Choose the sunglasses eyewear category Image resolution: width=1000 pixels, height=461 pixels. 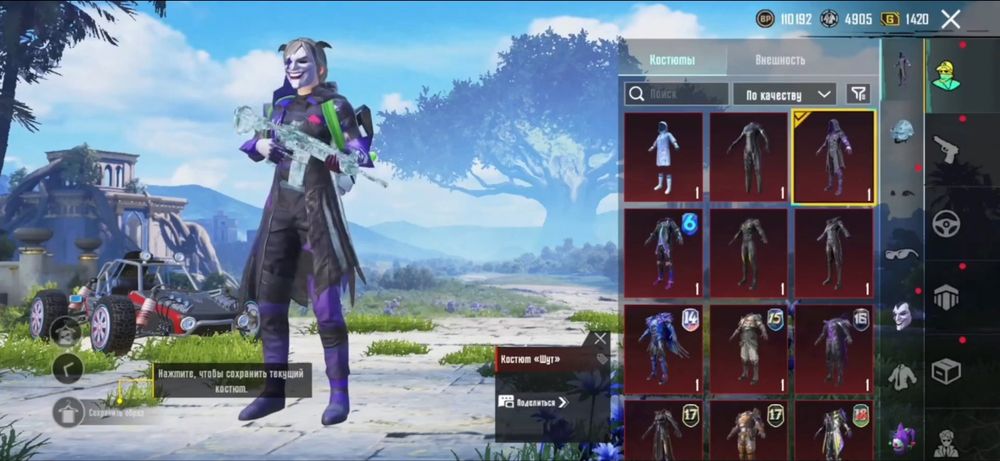(x=902, y=253)
